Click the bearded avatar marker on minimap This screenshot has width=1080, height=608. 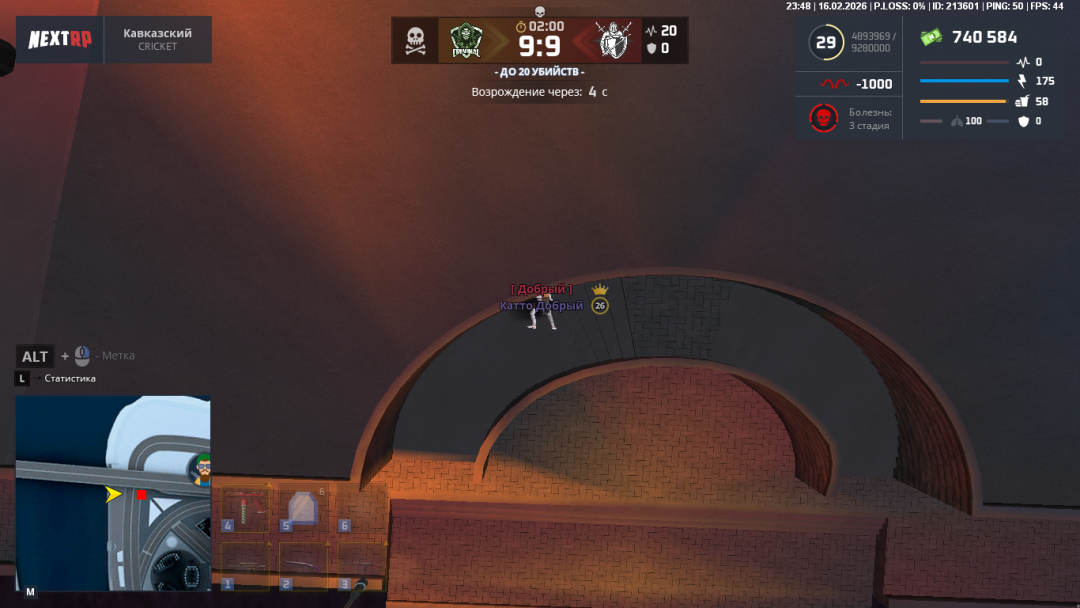pyautogui.click(x=202, y=466)
